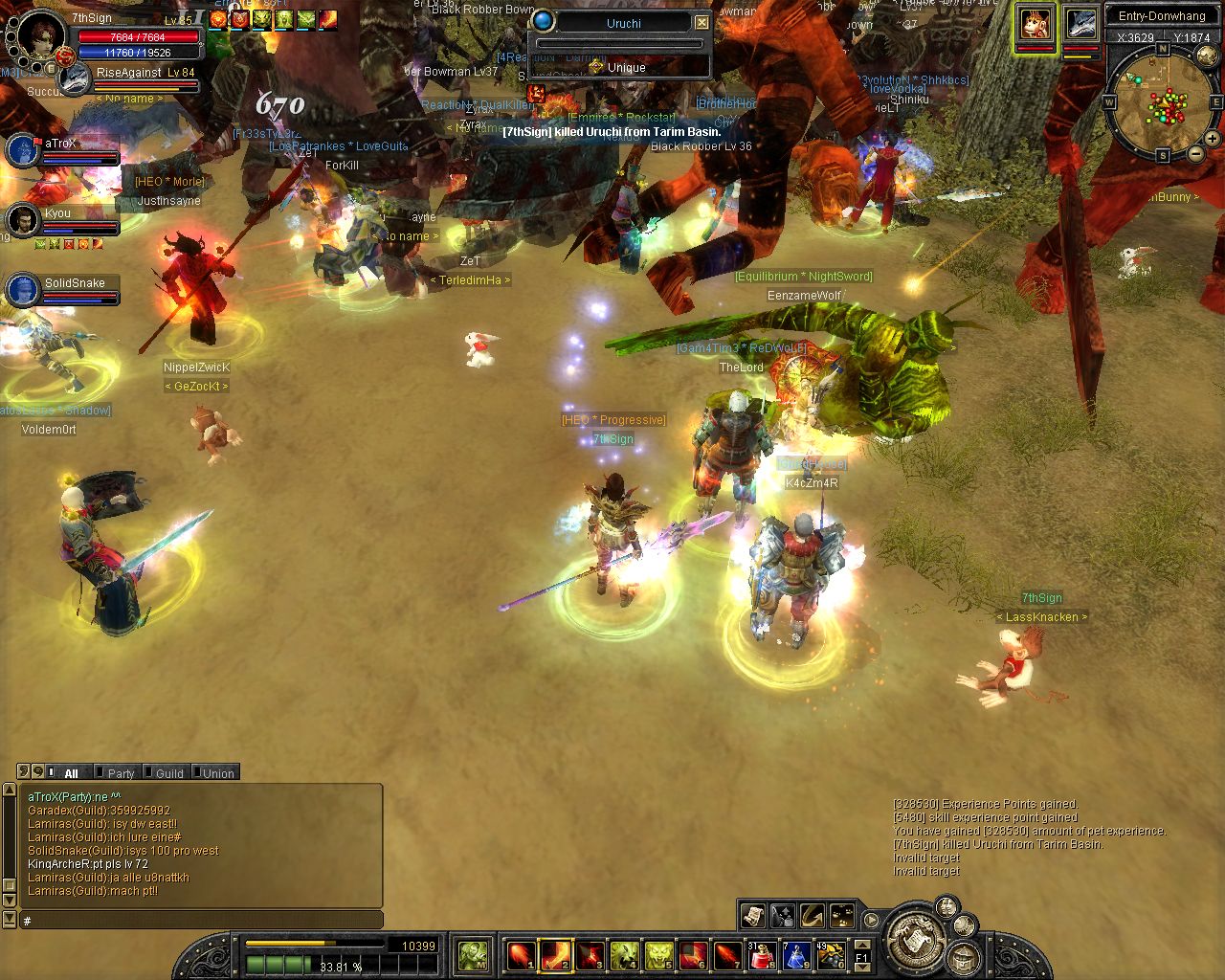Use the blue mana potion in slot 9
Image resolution: width=1225 pixels, height=980 pixels.
796,954
